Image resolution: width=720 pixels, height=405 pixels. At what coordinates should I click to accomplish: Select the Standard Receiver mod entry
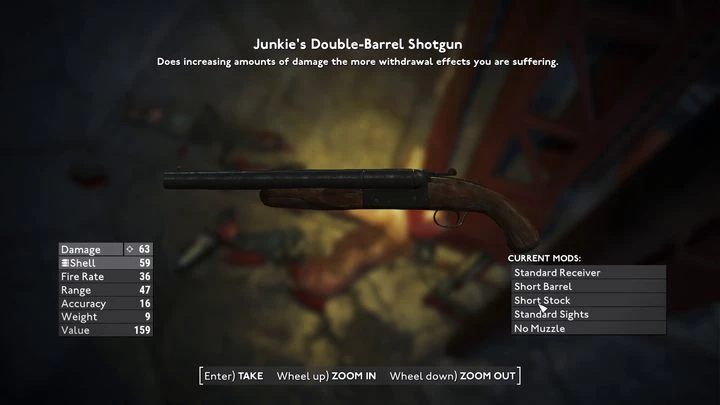(x=587, y=272)
